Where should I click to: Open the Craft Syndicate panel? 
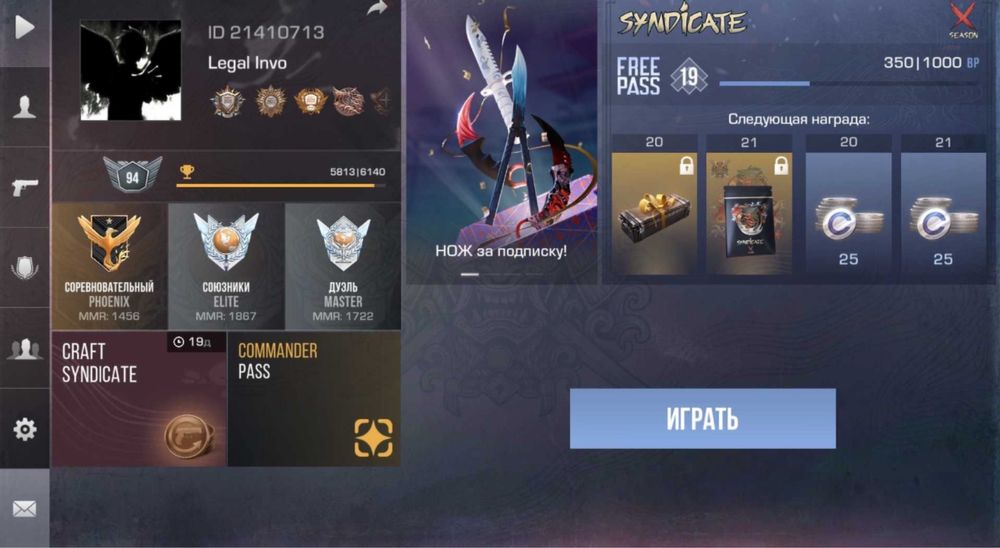pos(139,399)
